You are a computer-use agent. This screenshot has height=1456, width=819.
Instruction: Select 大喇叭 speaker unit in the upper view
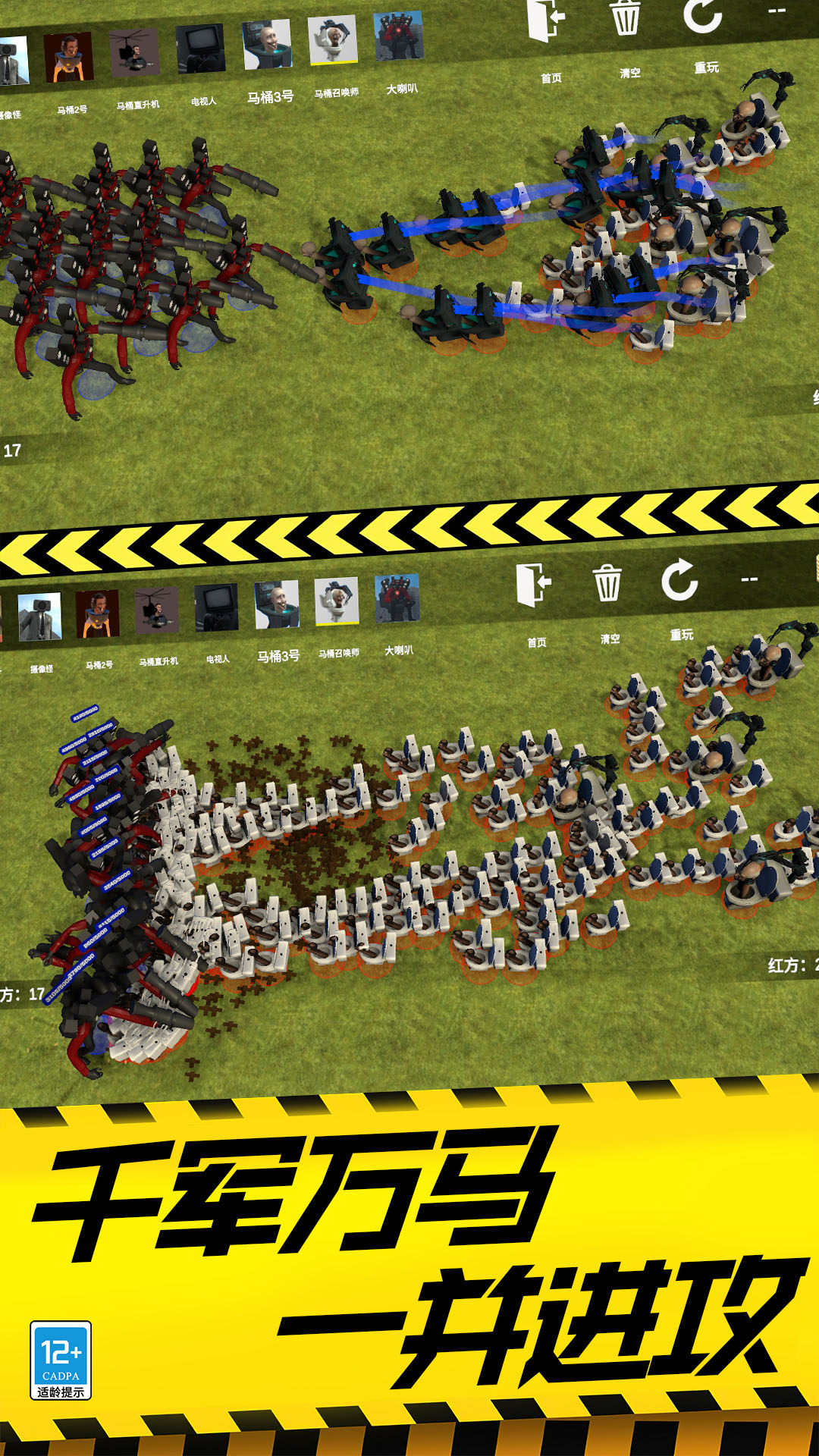398,36
